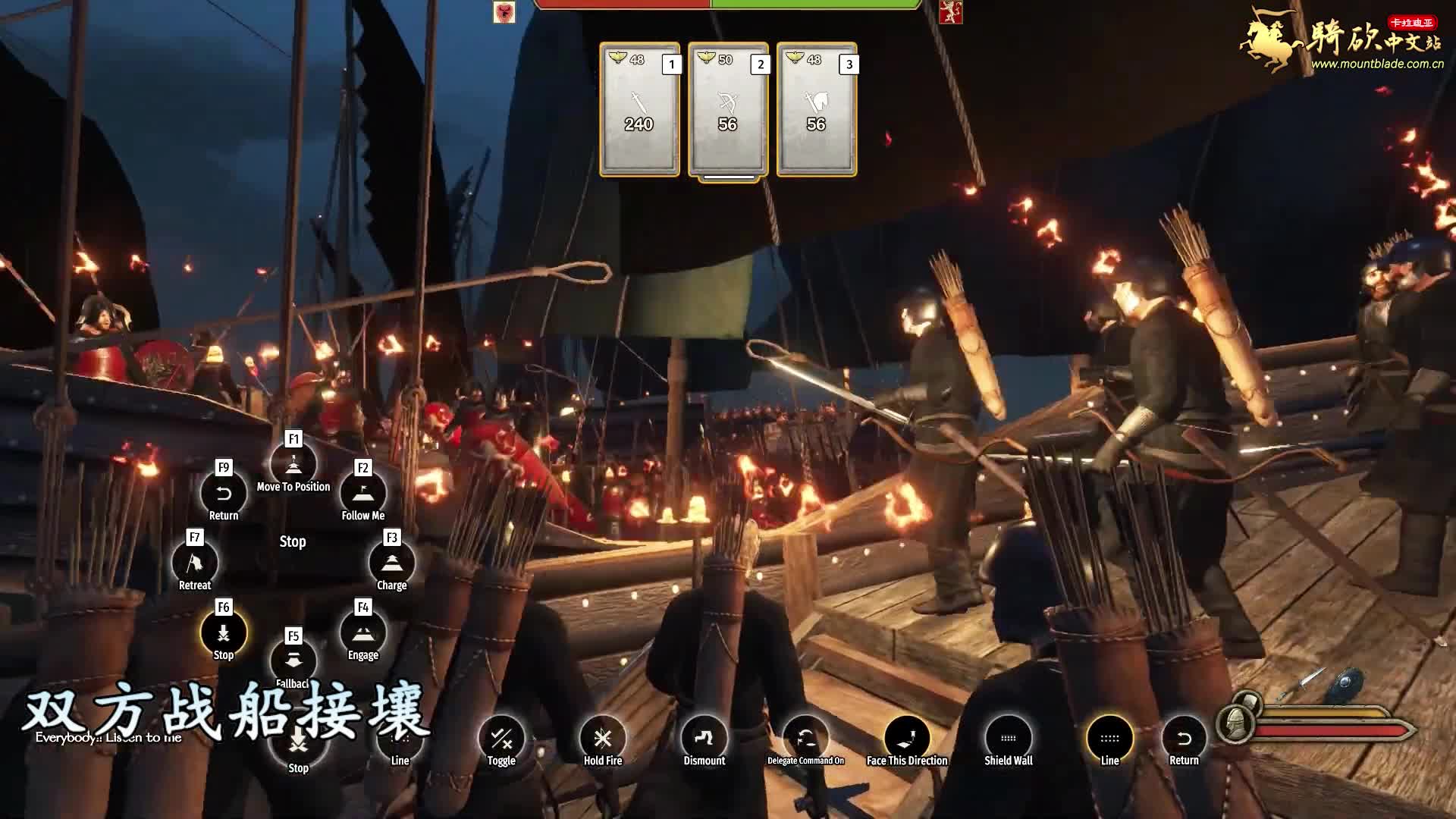Click the Return icon in the command wheel
Screen dimensions: 1456x819
tap(224, 493)
